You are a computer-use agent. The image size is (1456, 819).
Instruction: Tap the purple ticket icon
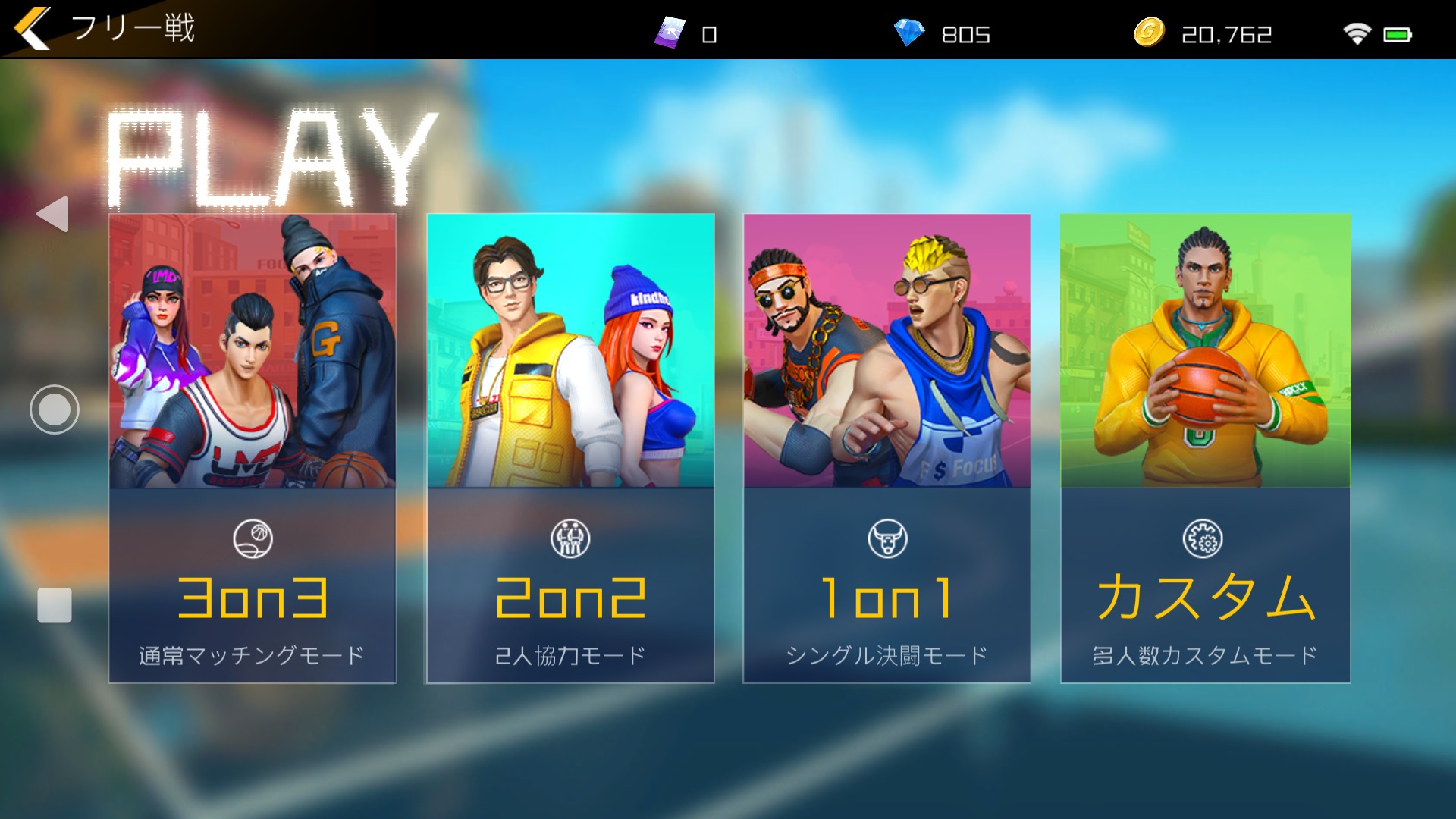pyautogui.click(x=670, y=33)
